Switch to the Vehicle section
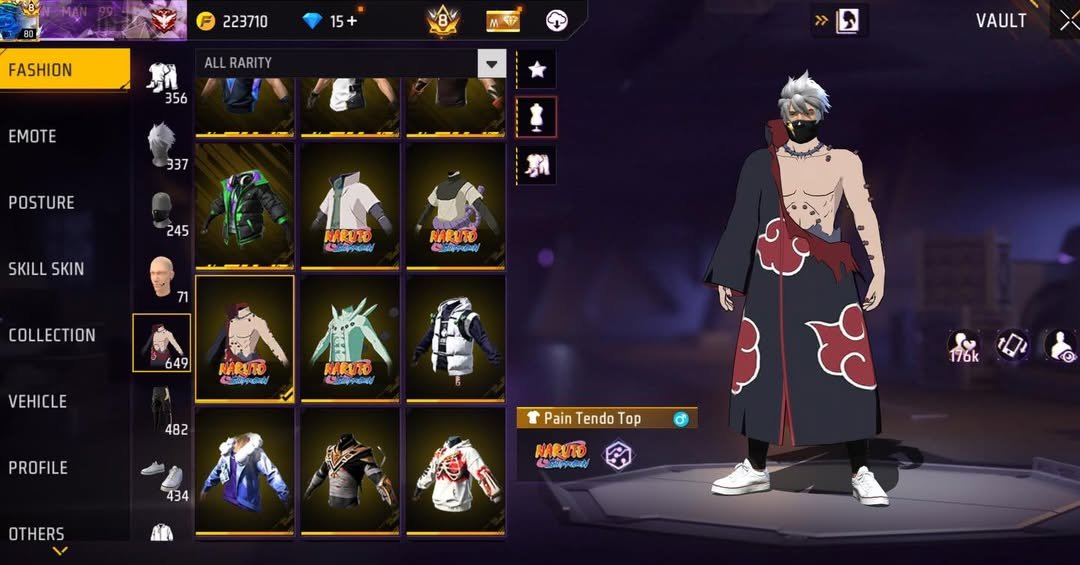Image resolution: width=1080 pixels, height=565 pixels. [38, 401]
